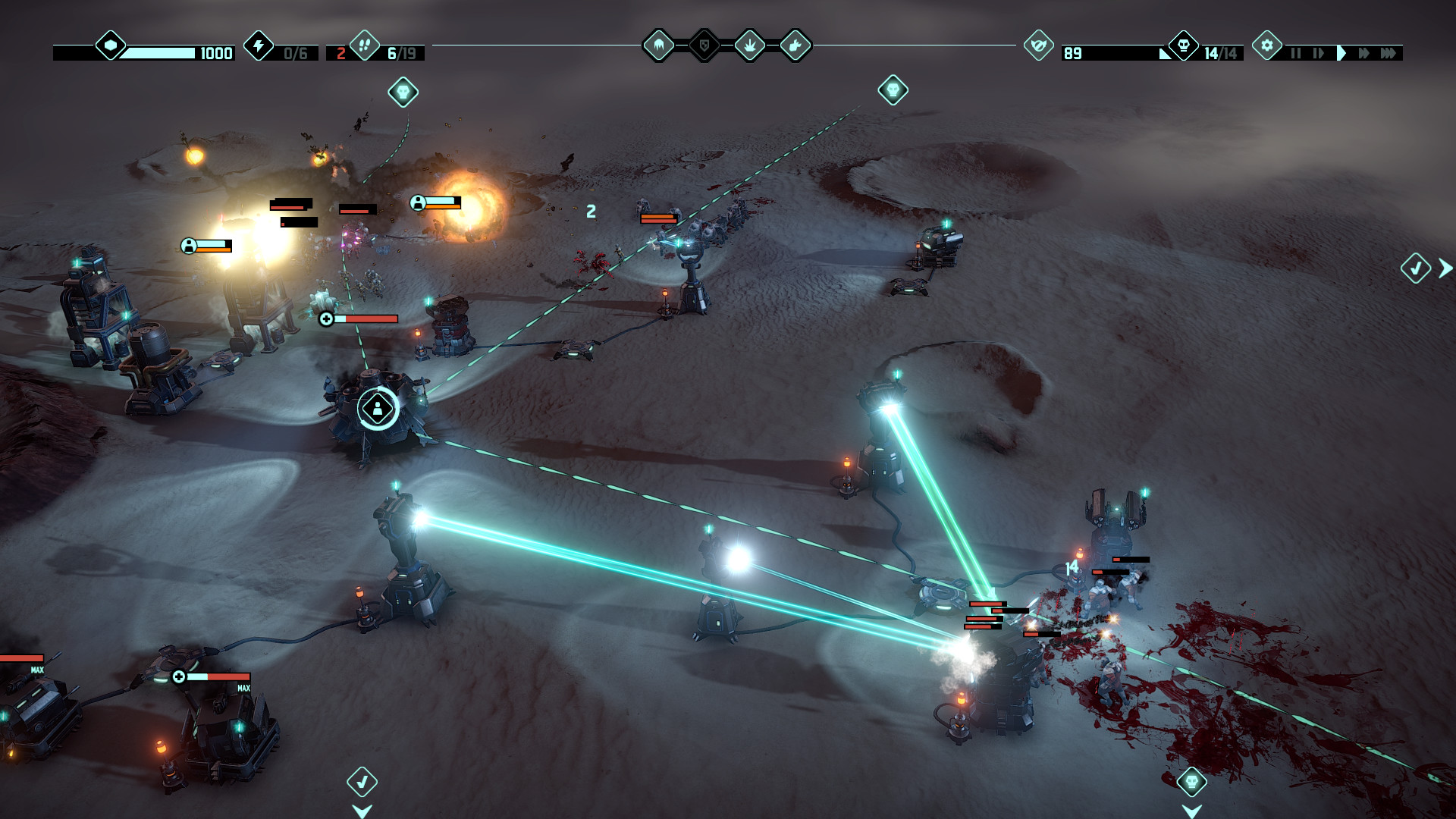Click the lightning energy icon showing 0/6
The height and width of the screenshot is (819, 1456).
(x=259, y=49)
